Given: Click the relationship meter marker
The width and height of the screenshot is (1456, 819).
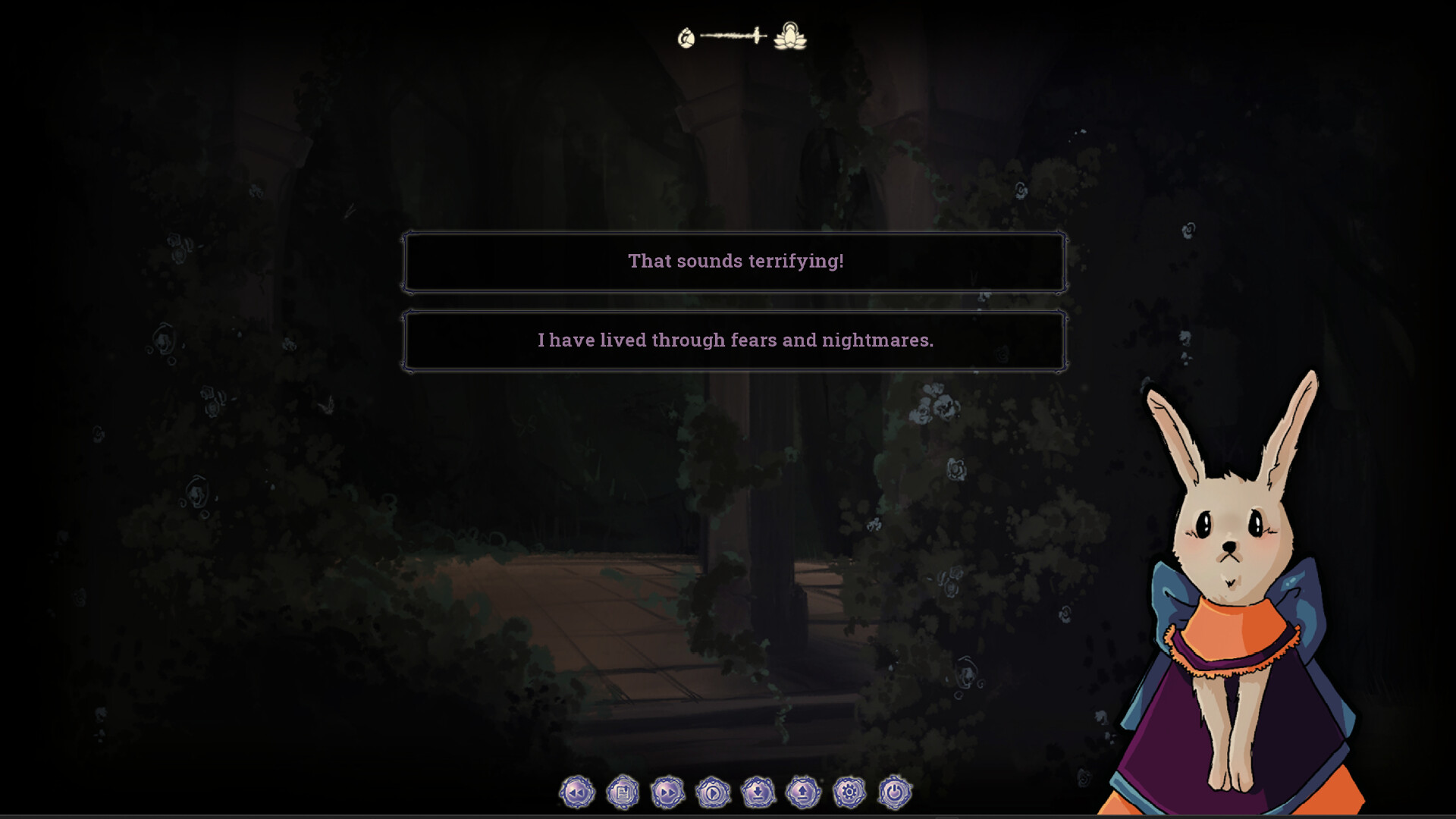Looking at the screenshot, I should [x=757, y=35].
